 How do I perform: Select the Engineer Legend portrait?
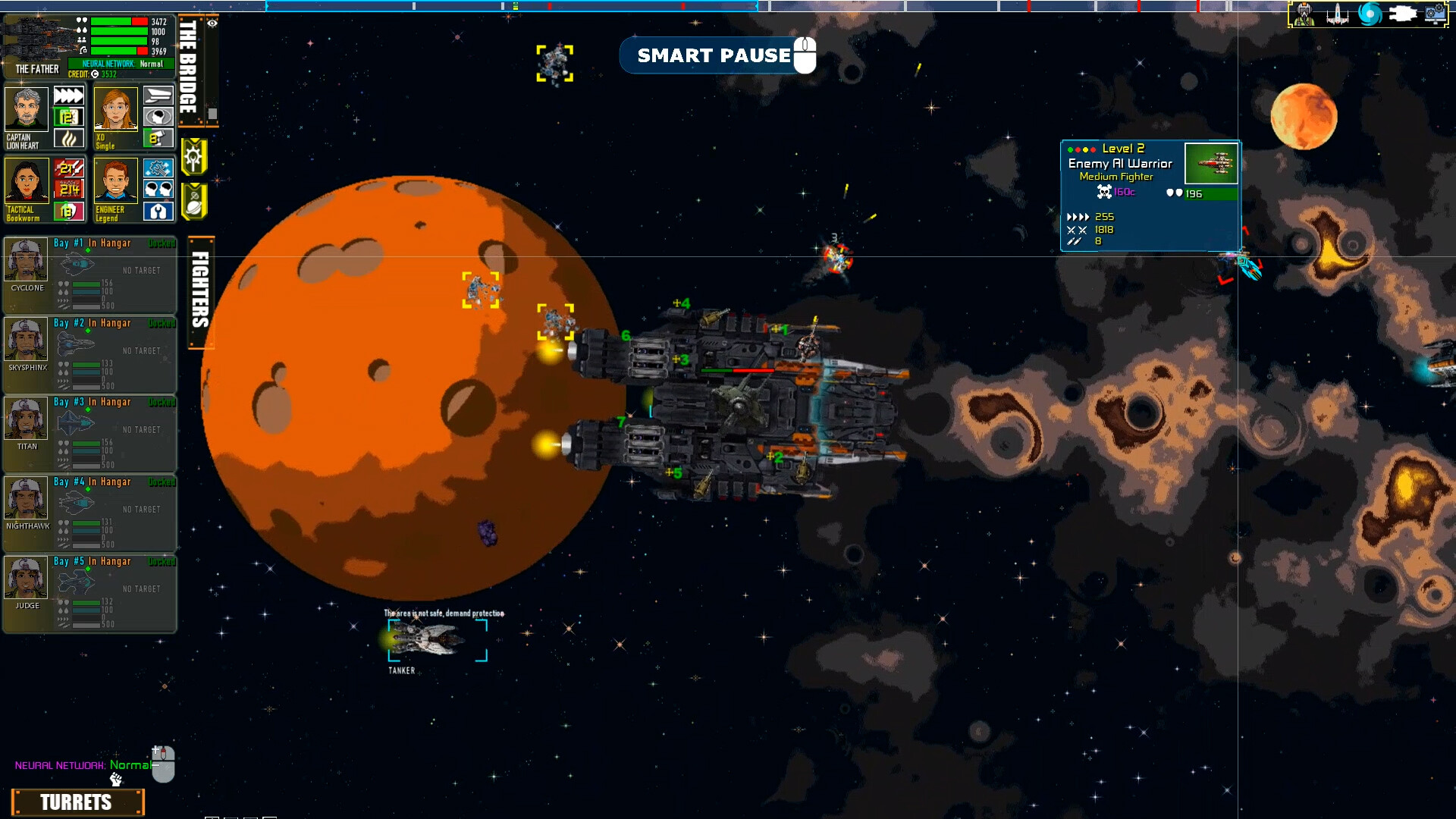point(115,182)
